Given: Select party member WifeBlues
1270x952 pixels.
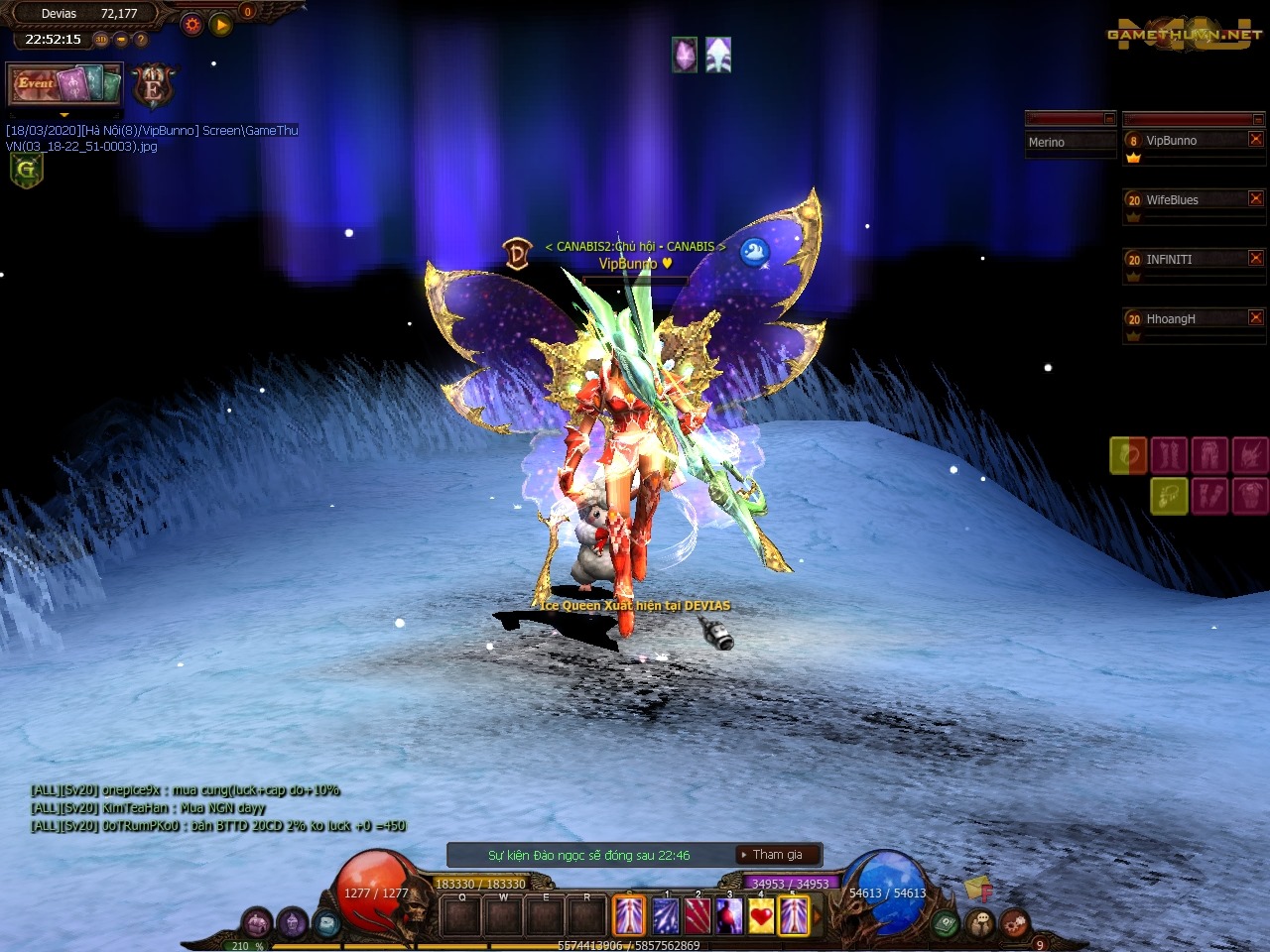Looking at the screenshot, I should point(1183,200).
